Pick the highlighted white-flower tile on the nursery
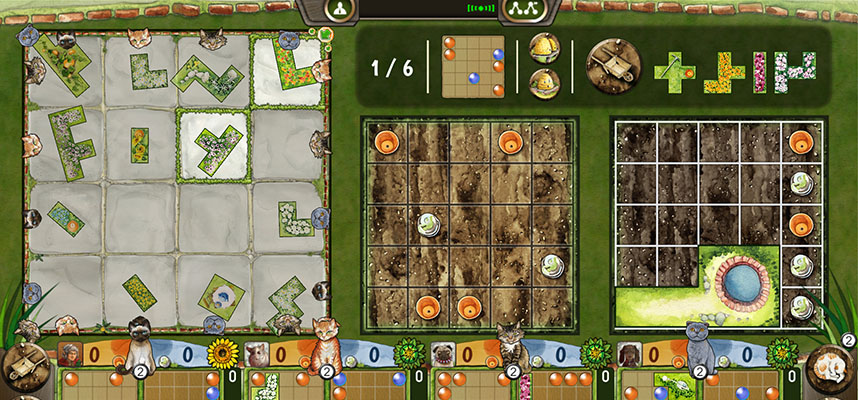858x400 pixels. (215, 143)
